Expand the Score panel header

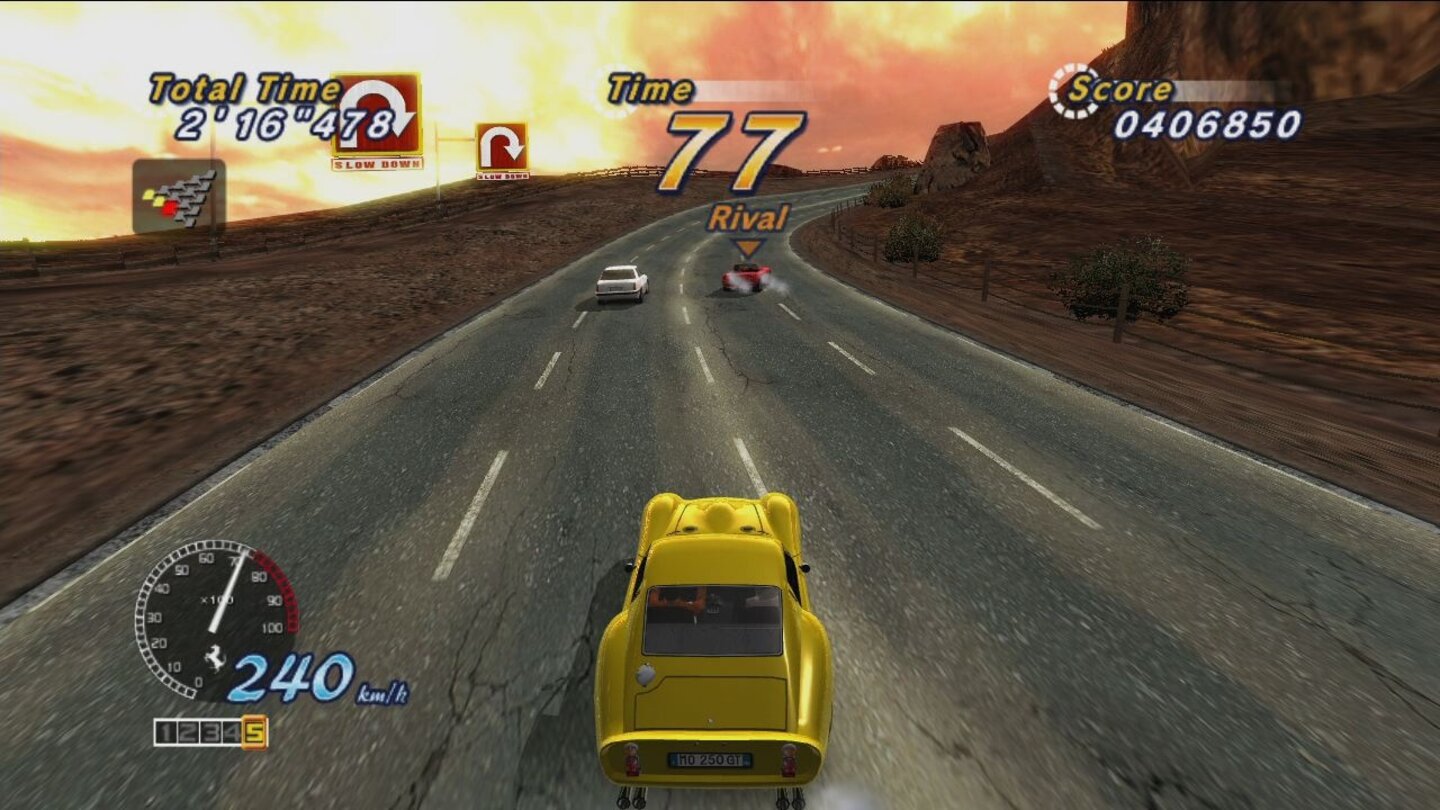coord(1122,89)
